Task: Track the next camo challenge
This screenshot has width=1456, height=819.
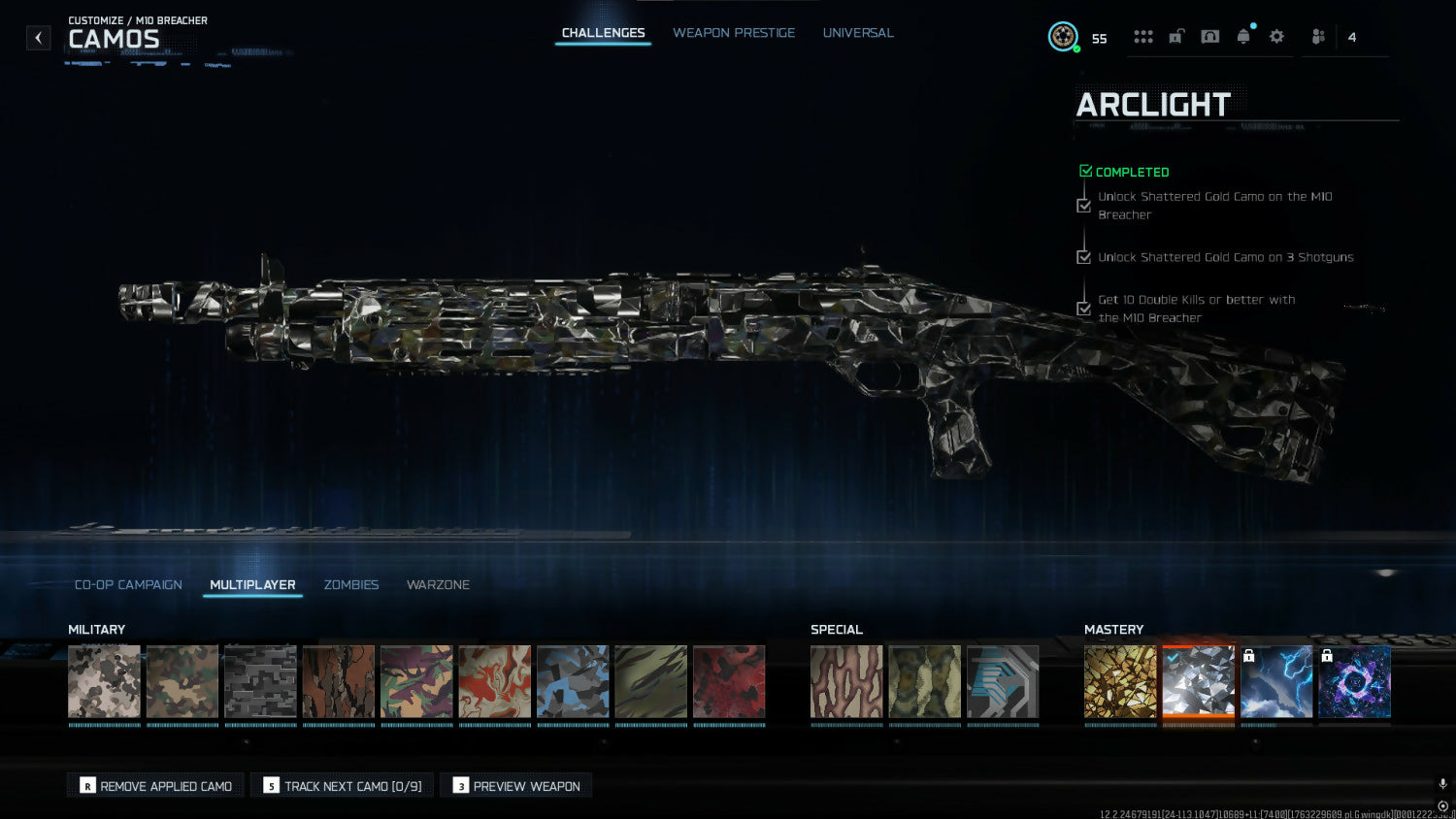Action: click(x=343, y=786)
